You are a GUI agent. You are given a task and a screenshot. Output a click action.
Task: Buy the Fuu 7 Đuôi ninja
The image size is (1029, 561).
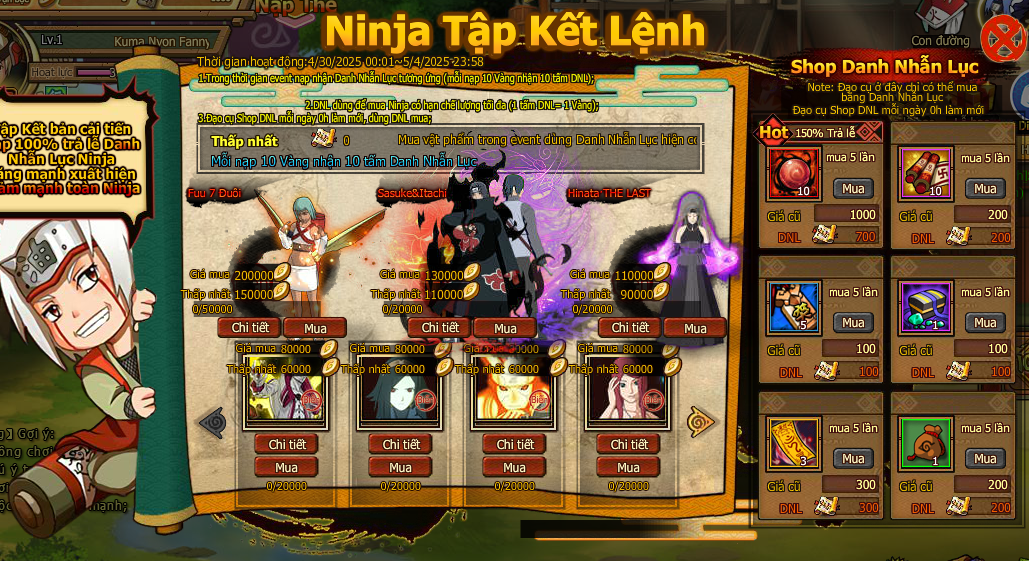tap(315, 328)
